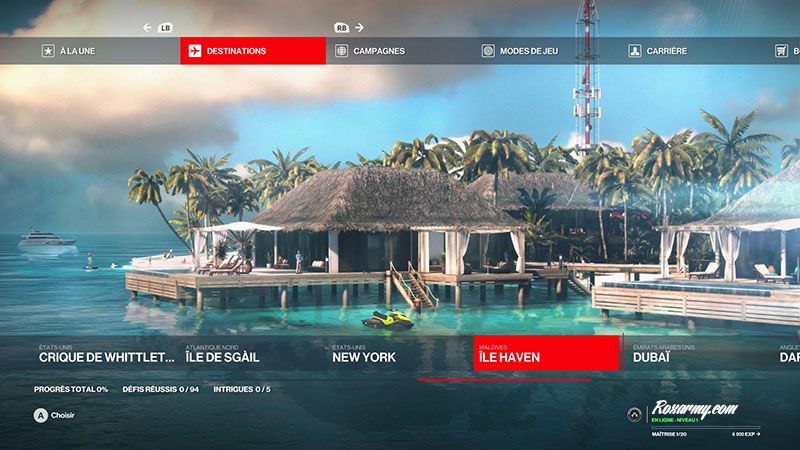Switch to the Campagnes tab

(x=398, y=51)
